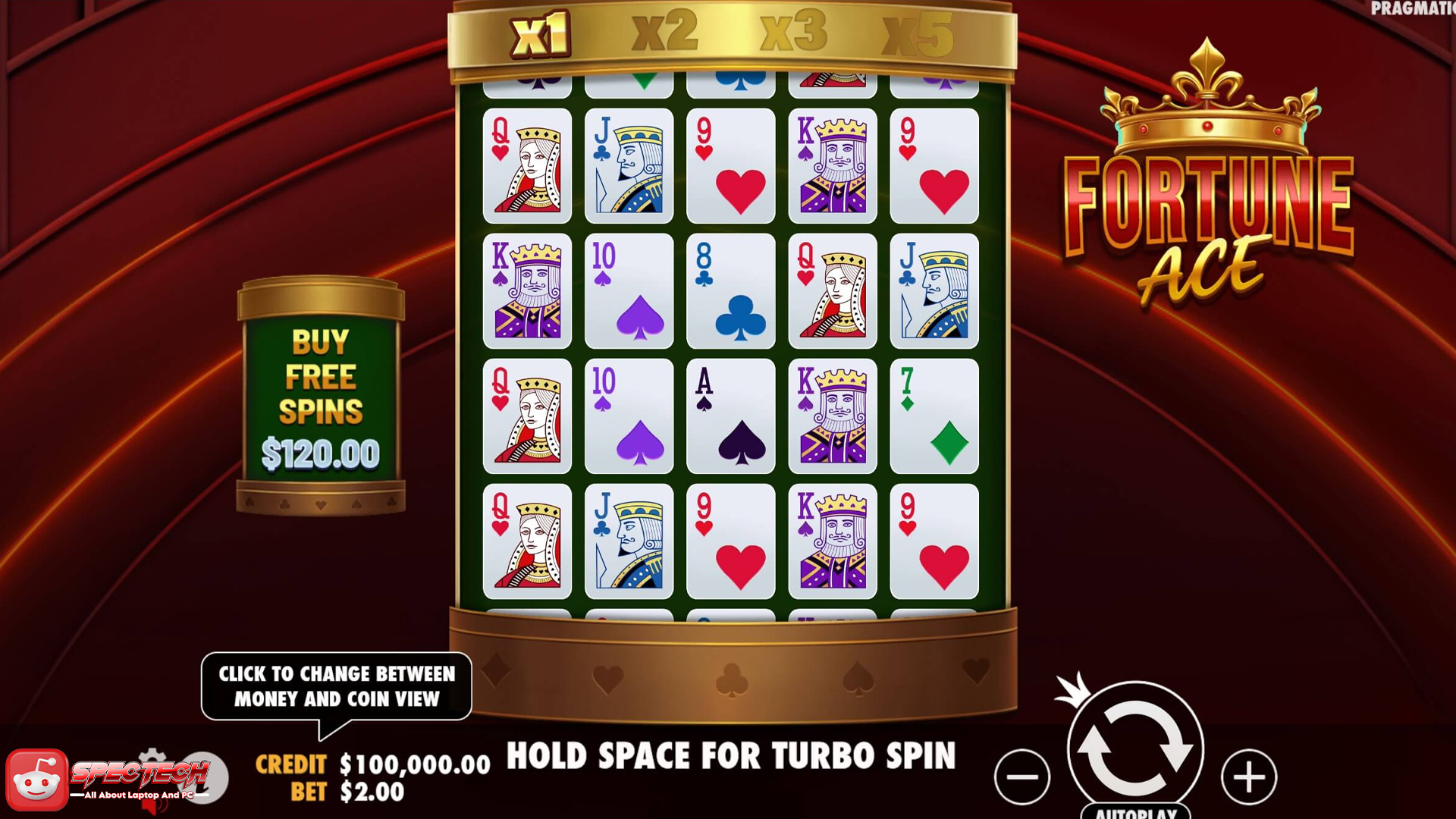The height and width of the screenshot is (819, 1456).
Task: Click the speaker sound icon
Action: [x=154, y=806]
